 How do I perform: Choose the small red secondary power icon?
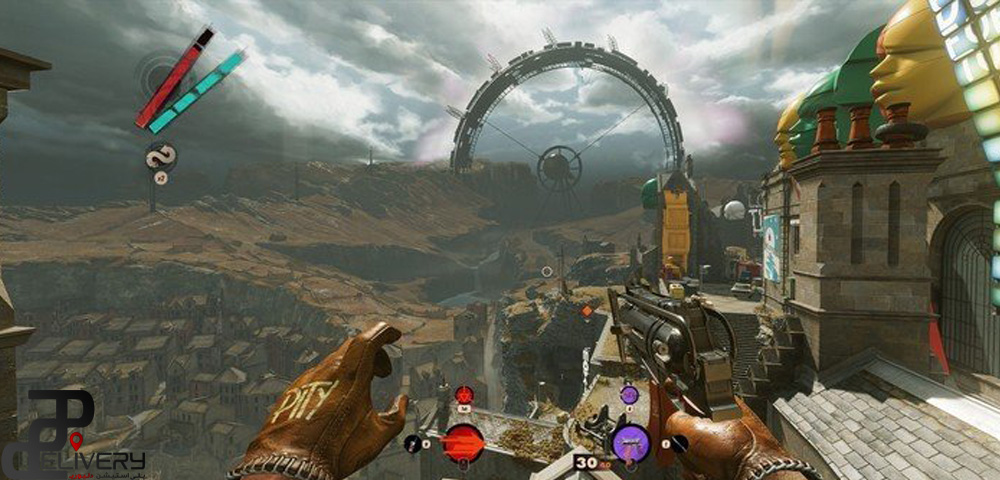(464, 394)
